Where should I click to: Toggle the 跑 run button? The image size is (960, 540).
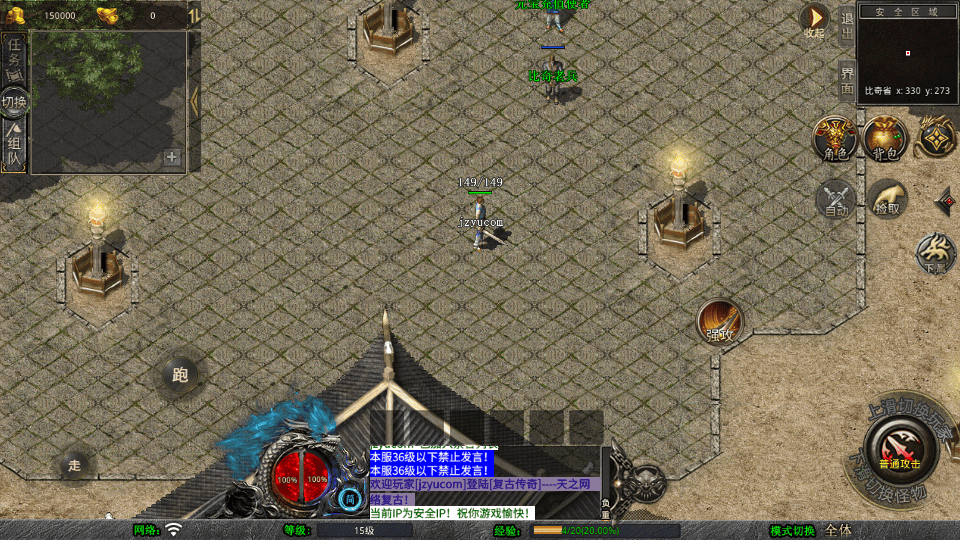tap(180, 375)
